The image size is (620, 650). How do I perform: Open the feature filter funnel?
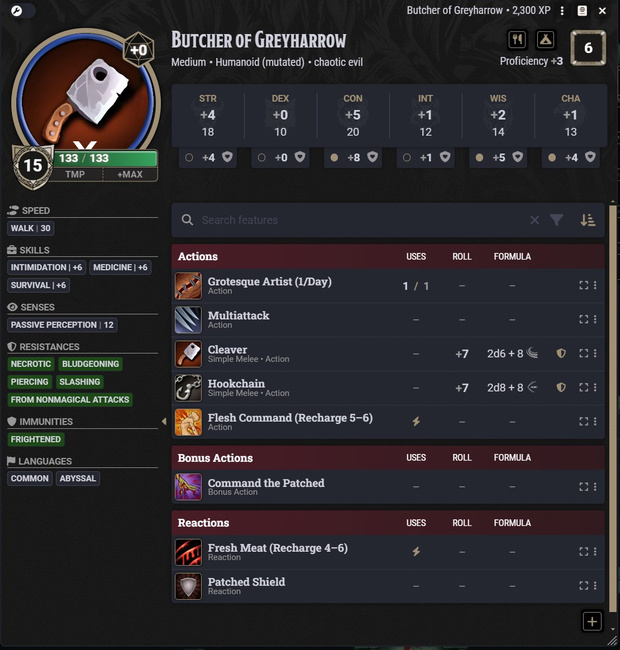tap(557, 220)
